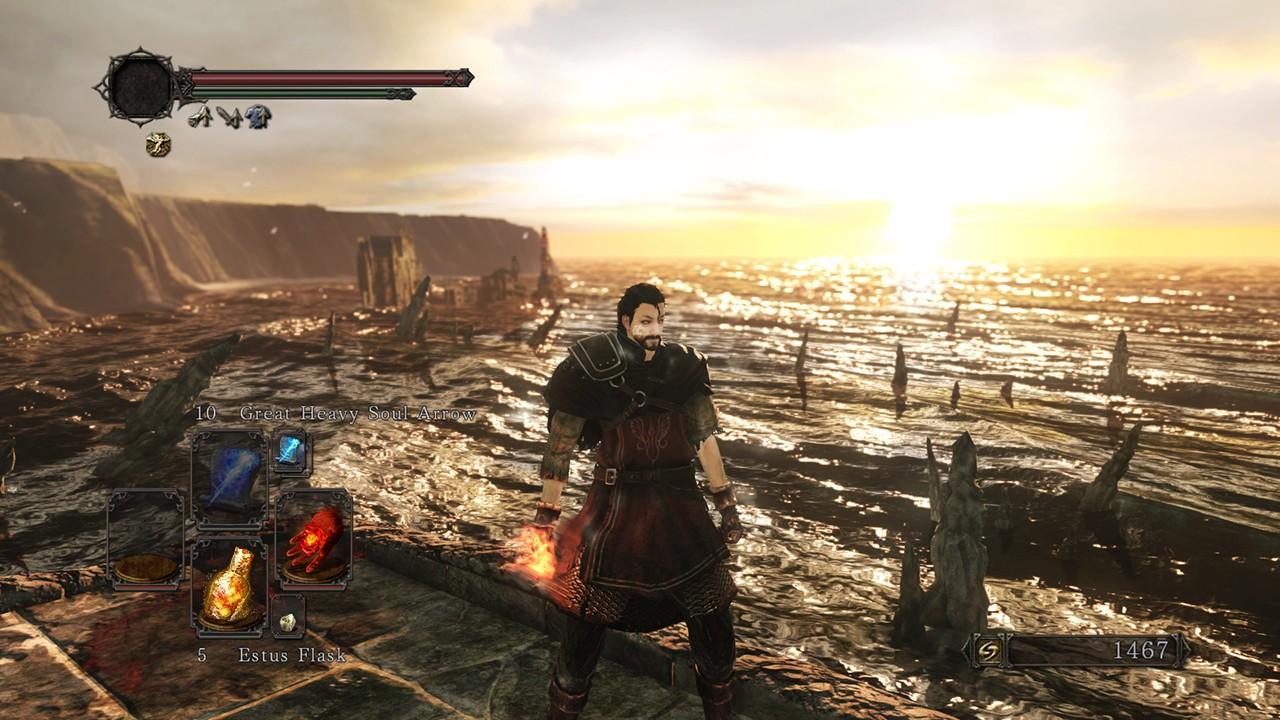Click the small next-spell scroll slot
This screenshot has width=1280, height=720.
291,452
